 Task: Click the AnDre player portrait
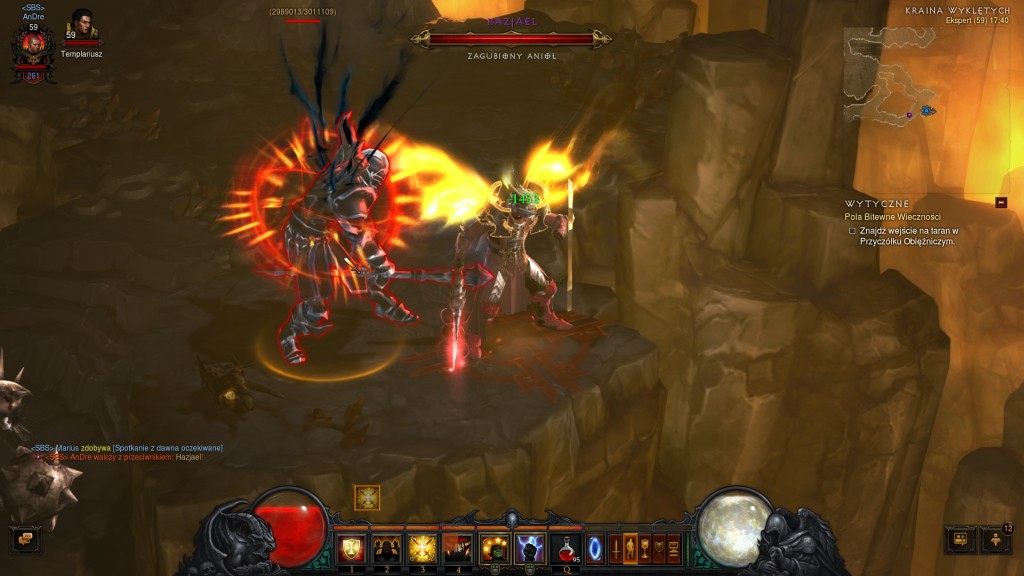[x=32, y=47]
